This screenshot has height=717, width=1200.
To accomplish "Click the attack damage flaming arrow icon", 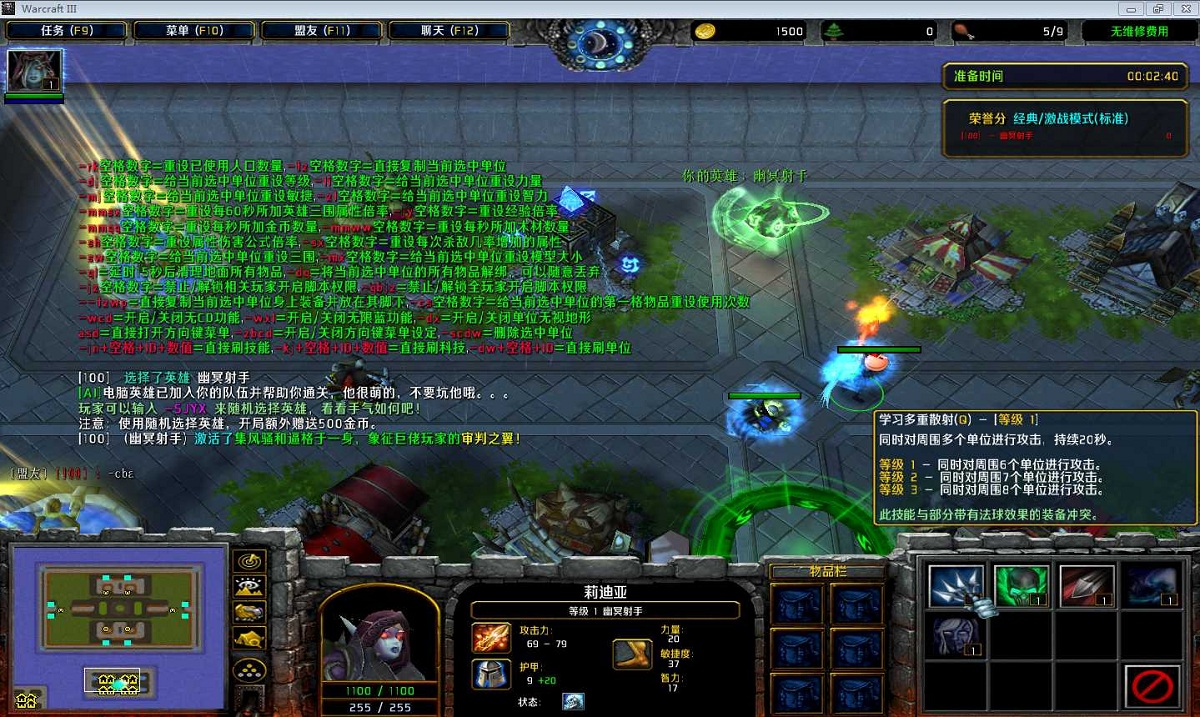I will coord(492,637).
